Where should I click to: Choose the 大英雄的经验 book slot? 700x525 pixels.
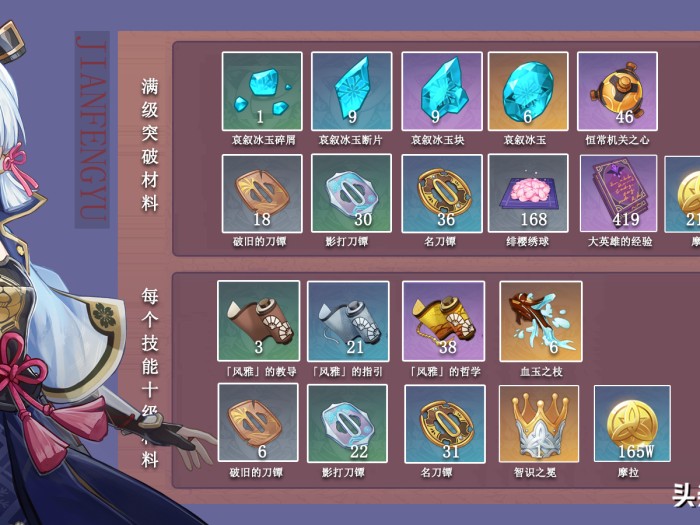pyautogui.click(x=618, y=193)
